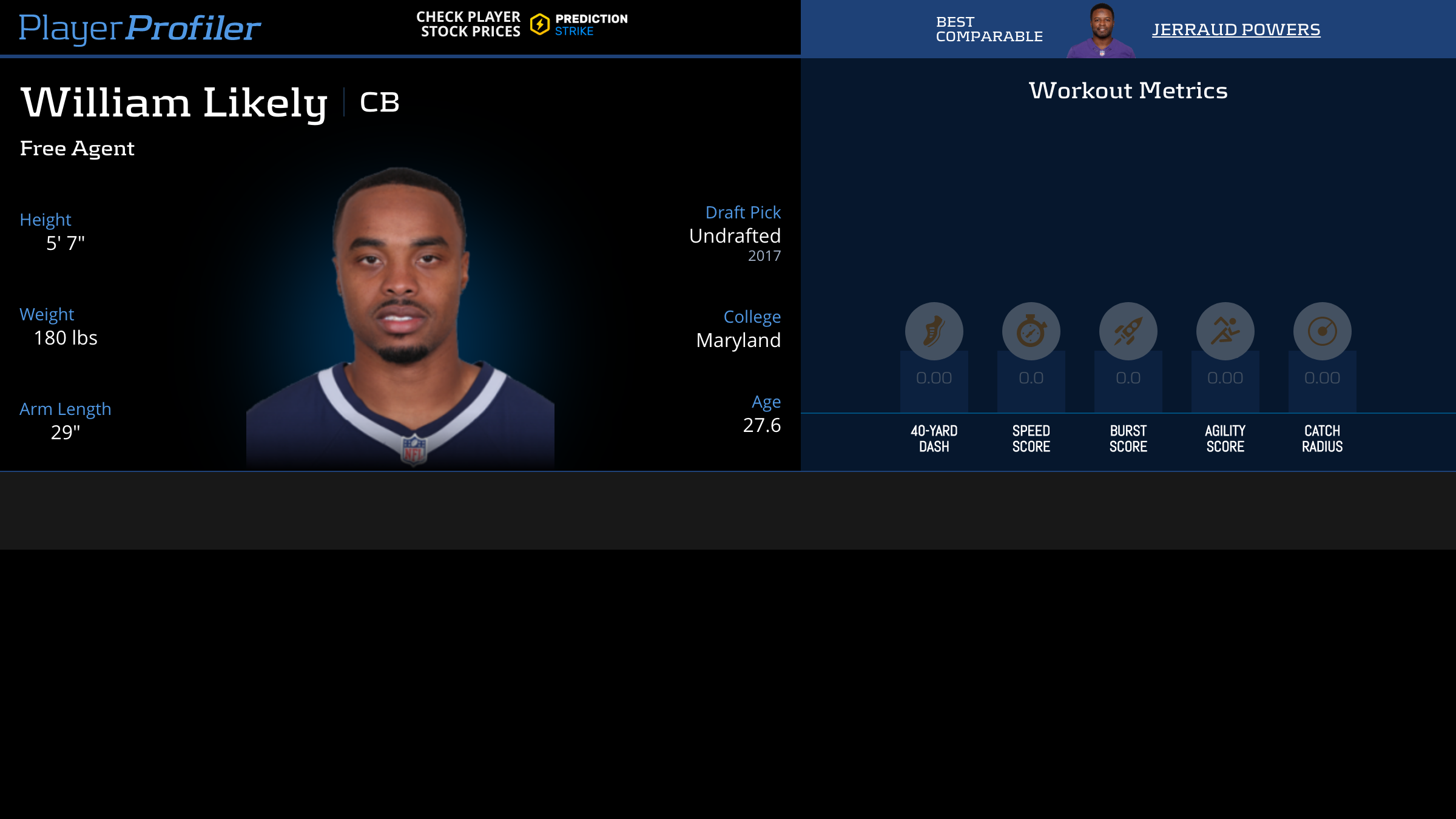Select the Speed Score stopwatch icon
Screen dimensions: 1456x819
[1031, 331]
